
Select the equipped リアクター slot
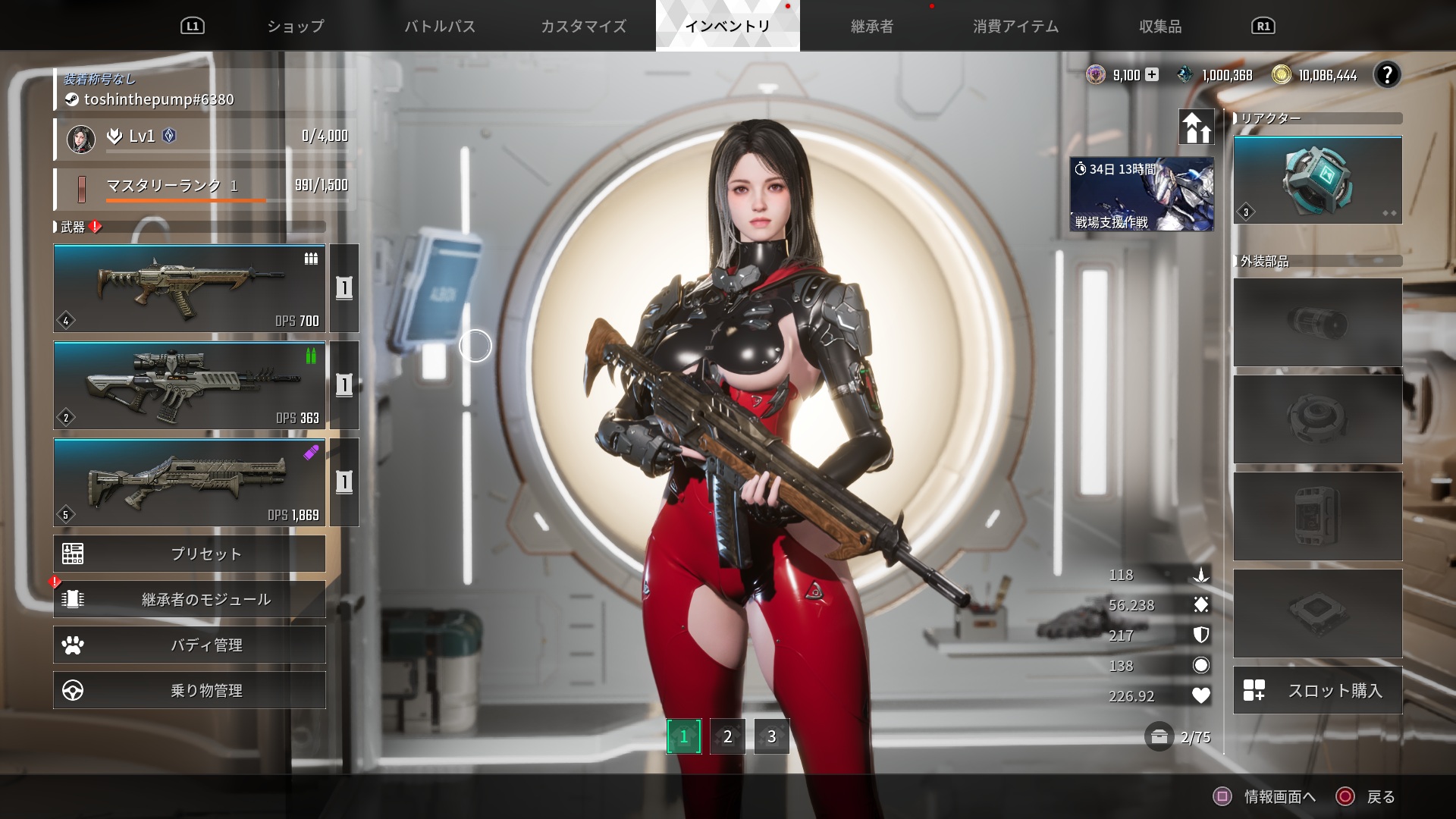[x=1317, y=180]
